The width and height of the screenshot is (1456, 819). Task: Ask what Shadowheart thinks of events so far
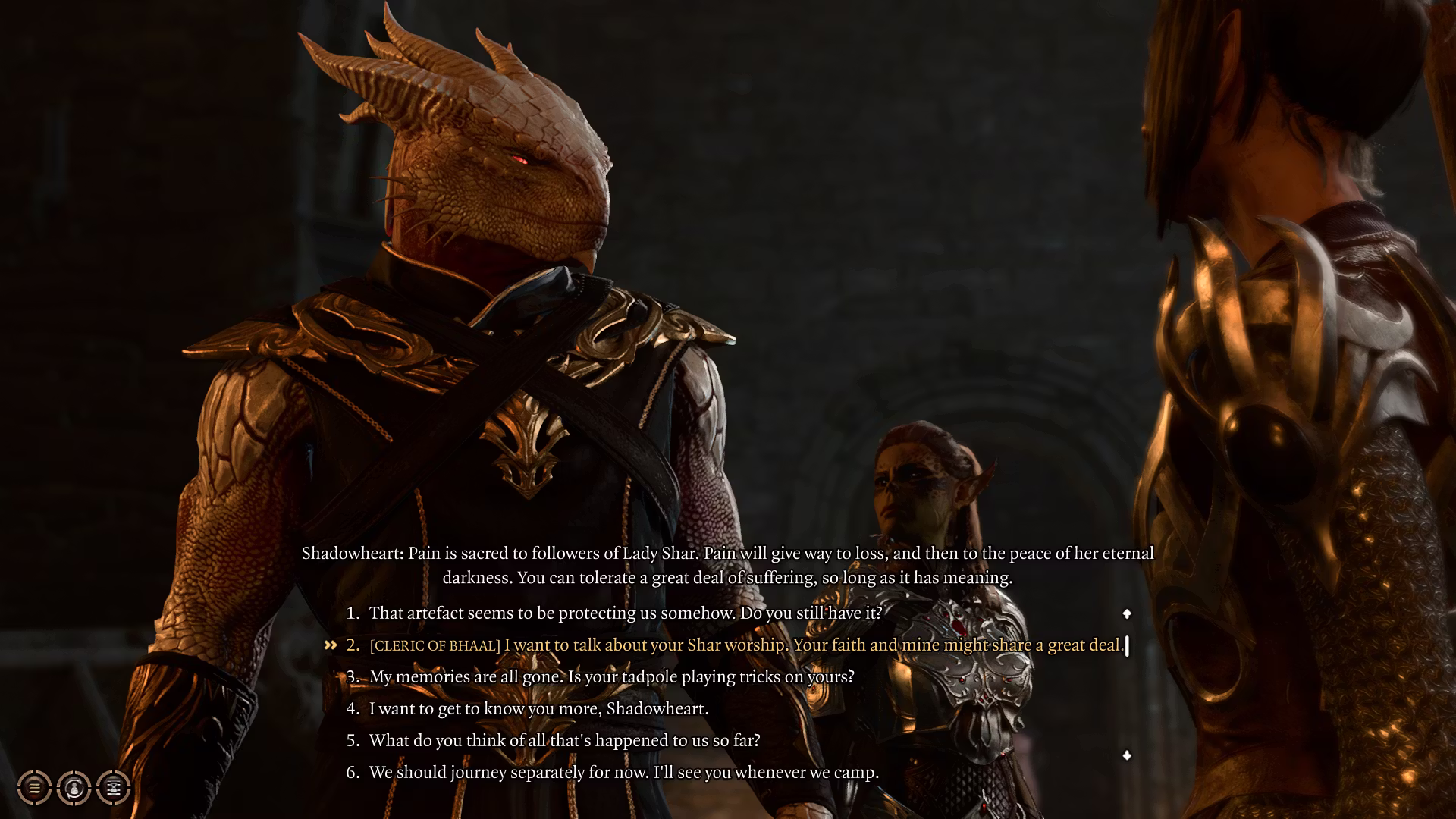(x=564, y=740)
